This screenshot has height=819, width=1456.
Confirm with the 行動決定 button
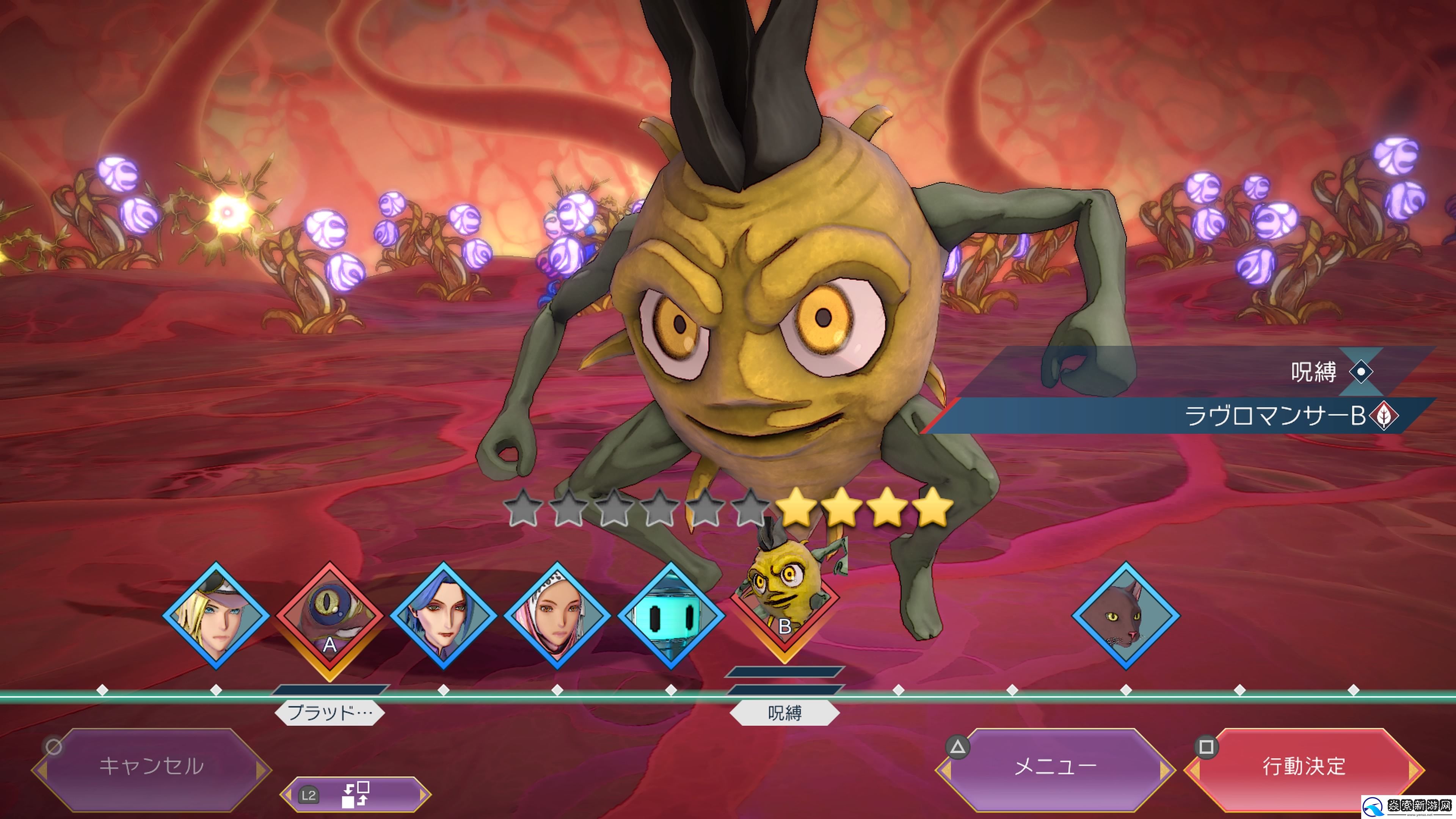(x=1304, y=767)
